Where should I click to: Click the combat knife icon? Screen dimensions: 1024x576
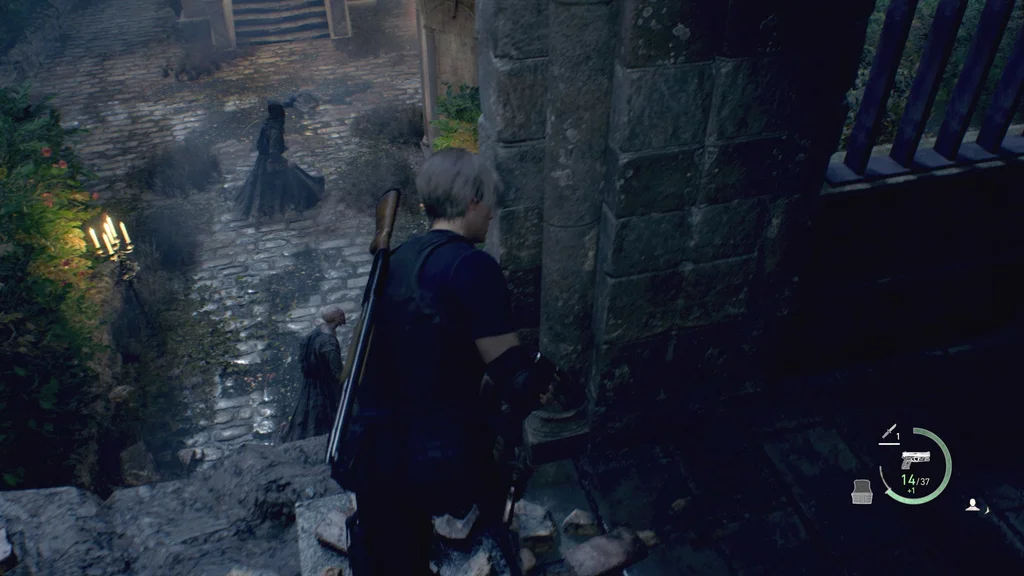[887, 433]
